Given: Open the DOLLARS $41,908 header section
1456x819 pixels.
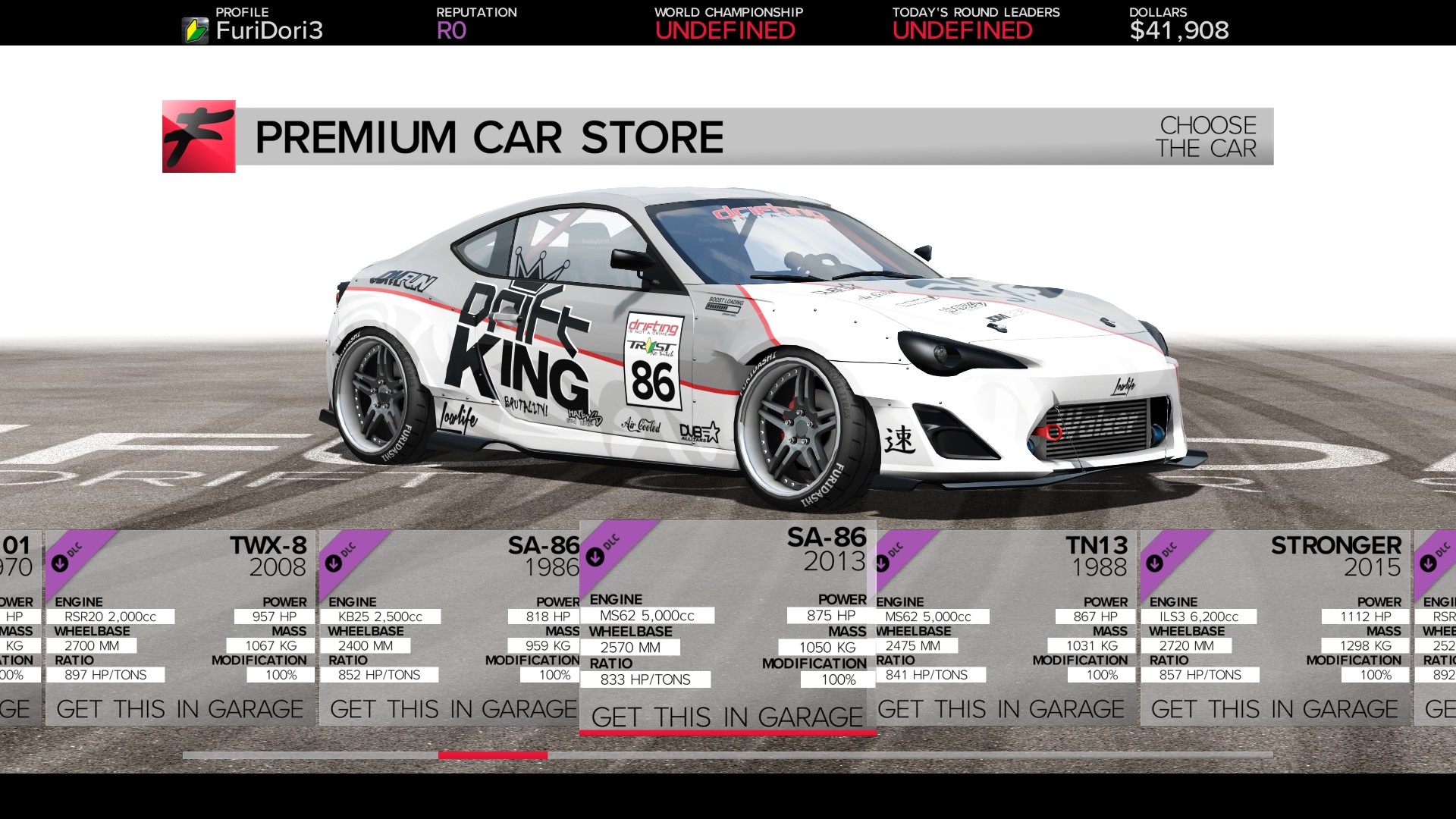Looking at the screenshot, I should (1179, 23).
